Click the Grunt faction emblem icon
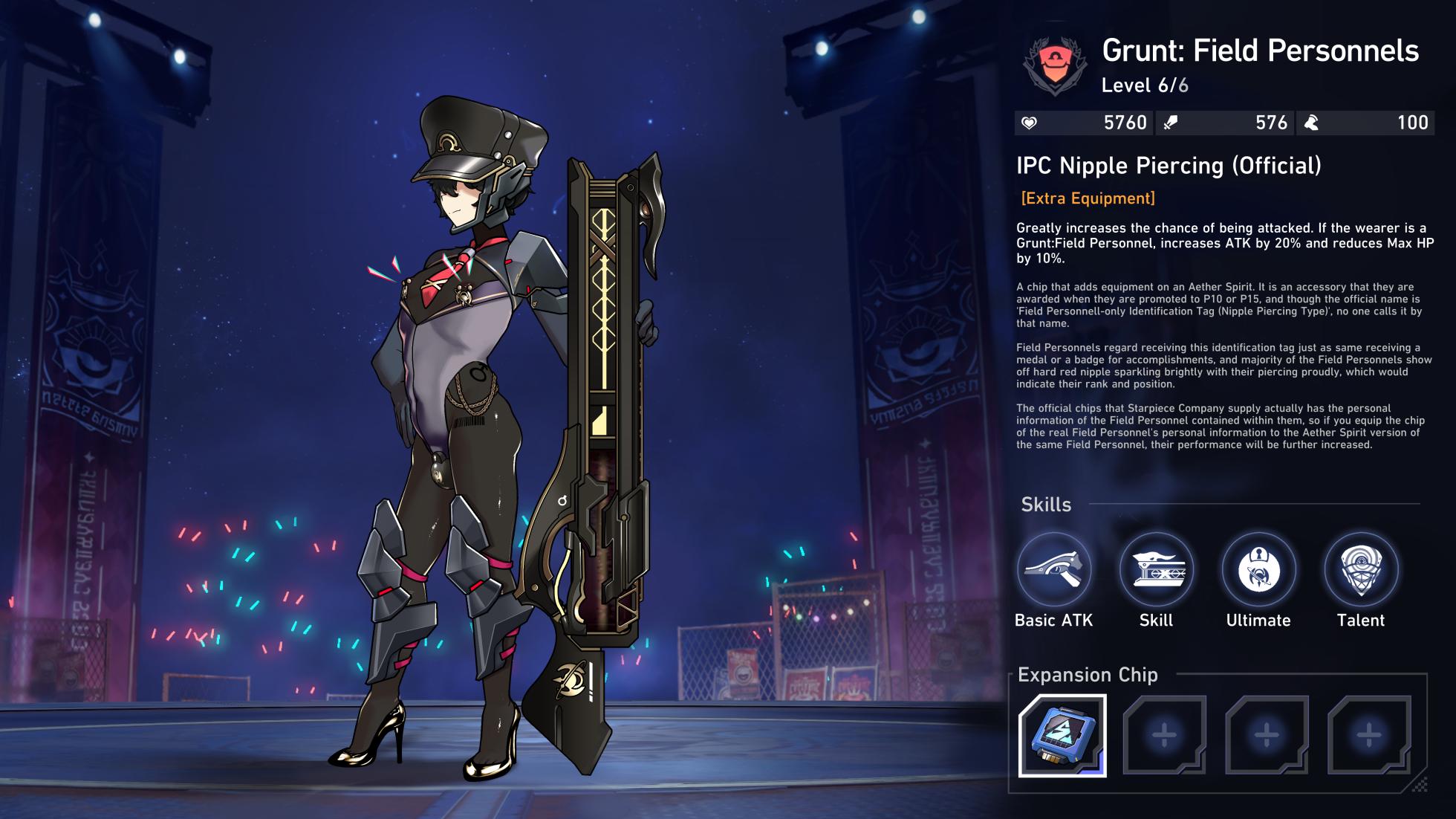The height and width of the screenshot is (819, 1456). click(x=1054, y=65)
